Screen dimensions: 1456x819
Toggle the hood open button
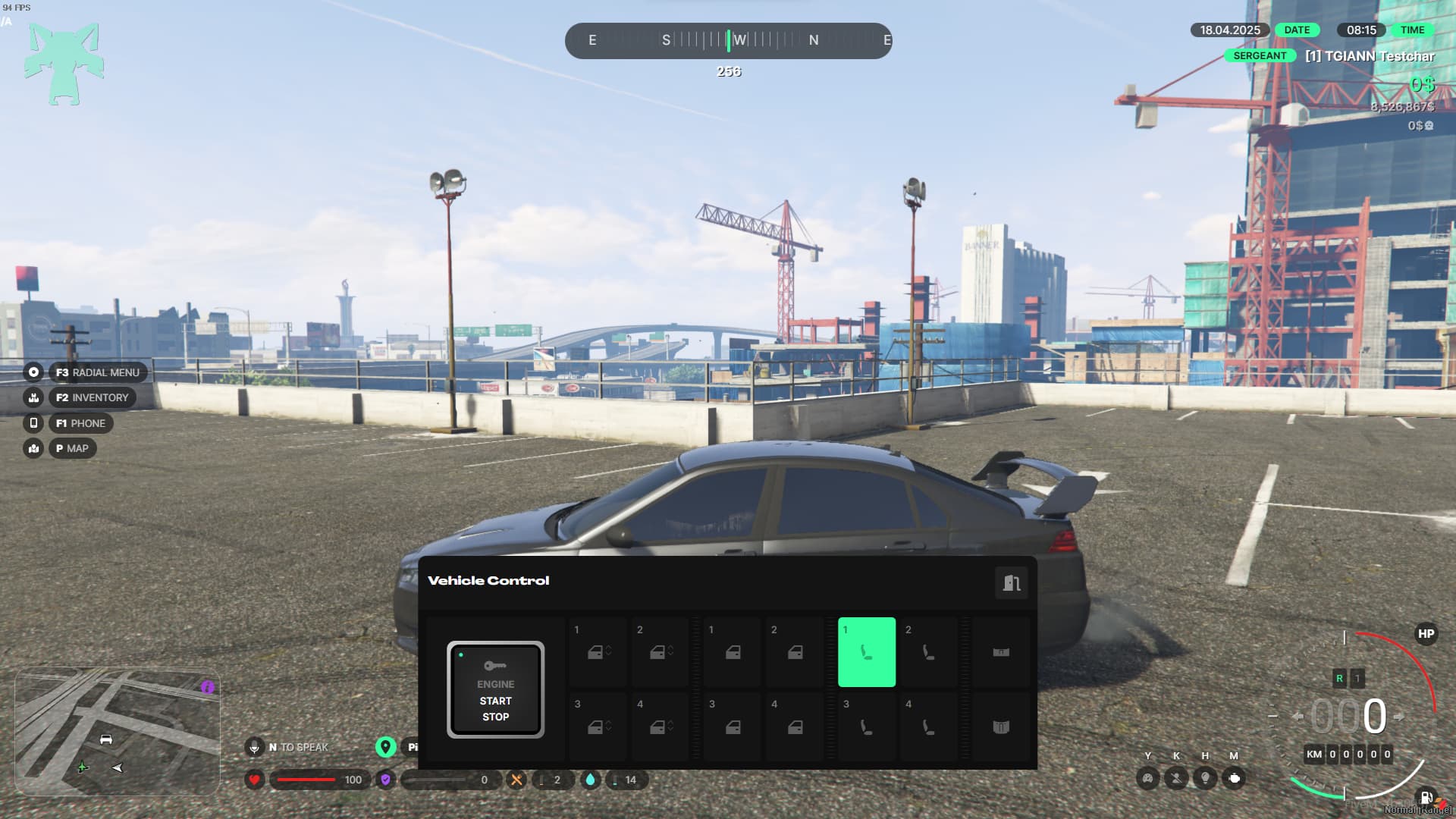click(x=1001, y=652)
